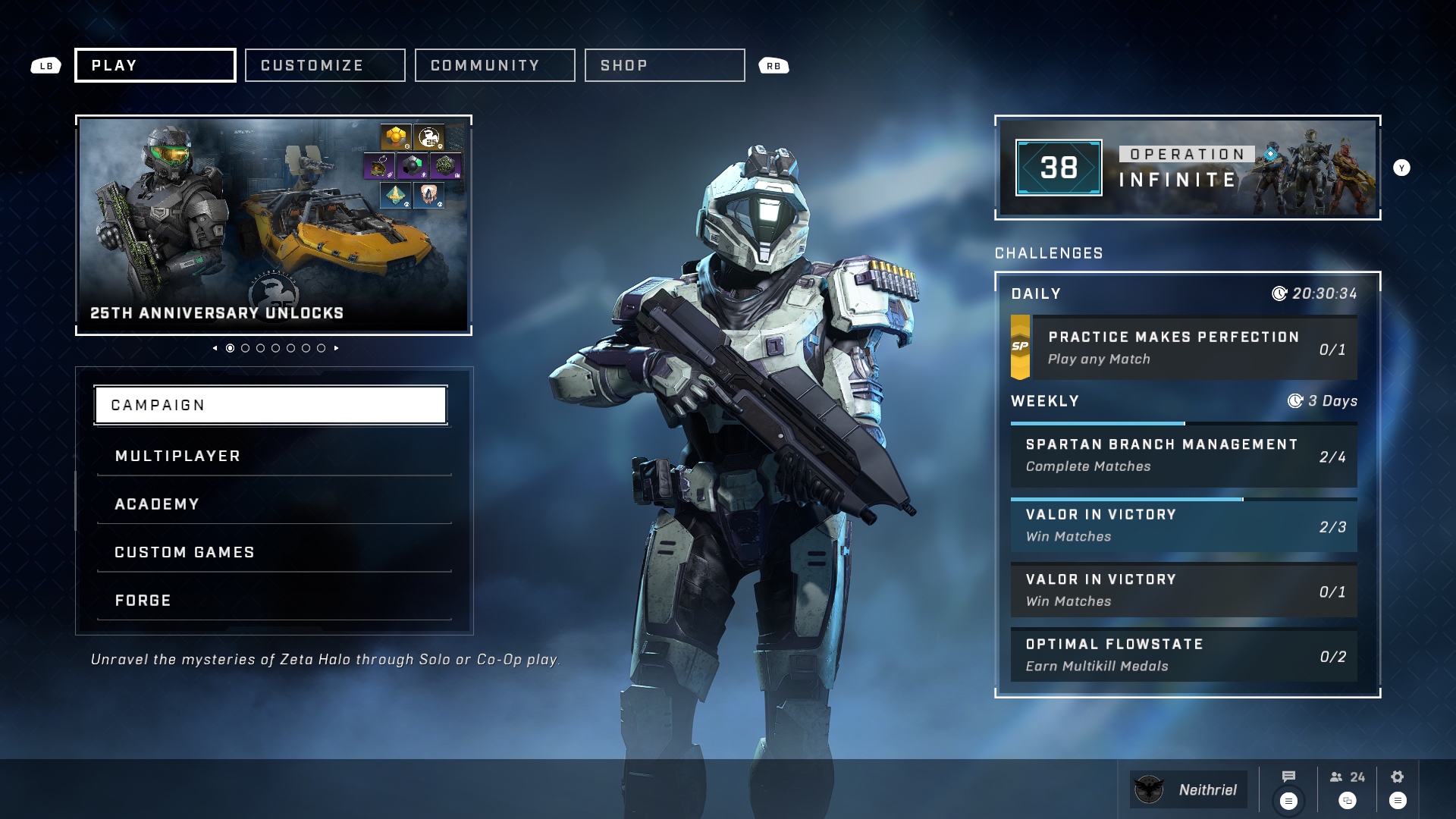View the Practice Makes Perfection daily challenge

1184,348
